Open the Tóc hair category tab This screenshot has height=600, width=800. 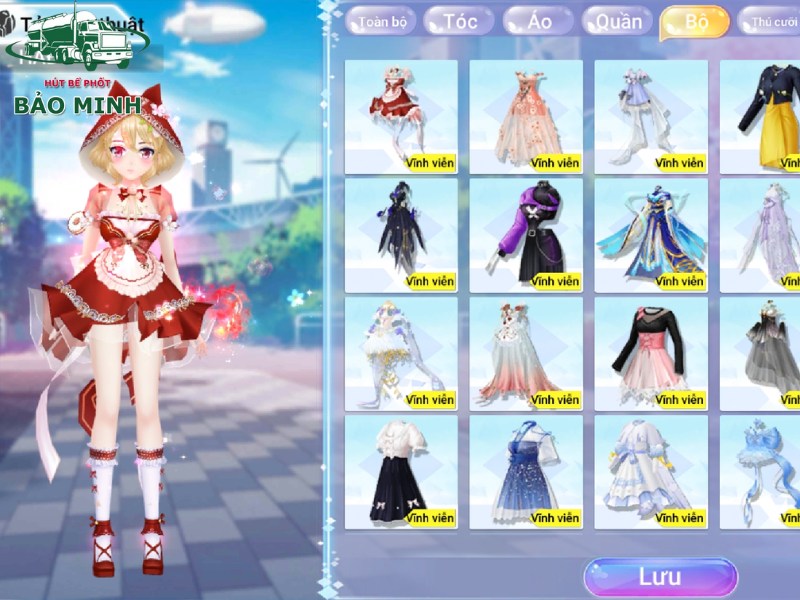tap(460, 22)
